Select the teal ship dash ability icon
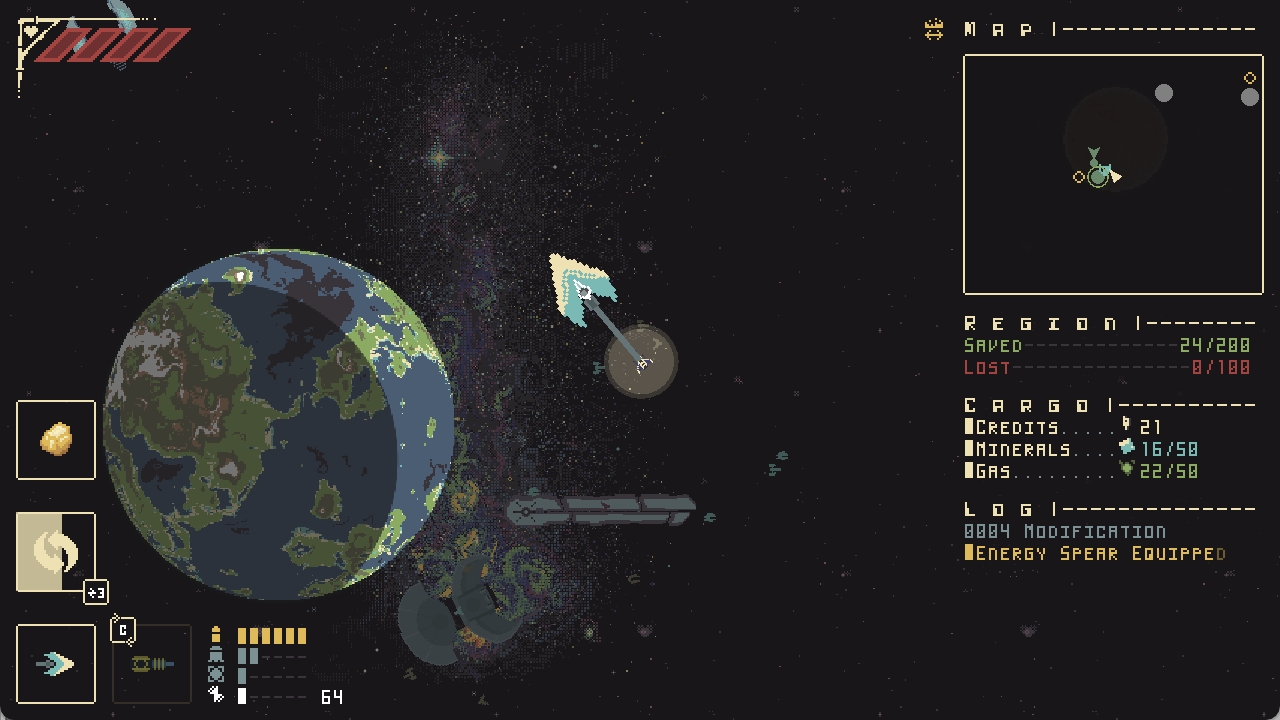 click(55, 663)
